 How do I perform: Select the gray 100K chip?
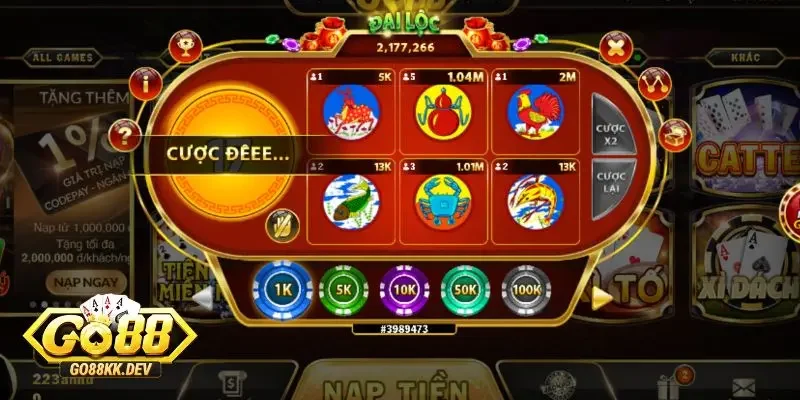coord(526,289)
